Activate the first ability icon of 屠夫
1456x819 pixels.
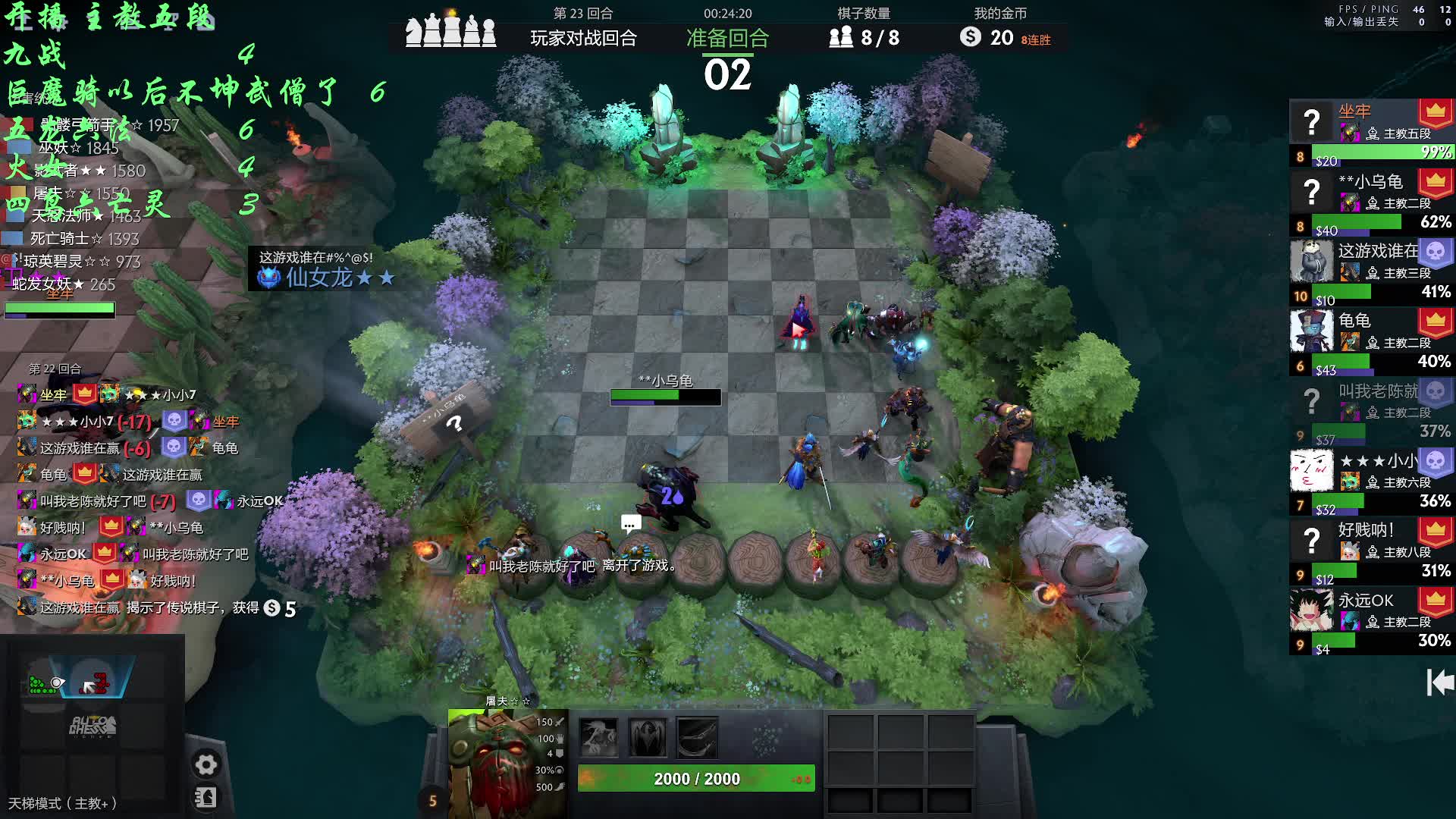coord(598,737)
